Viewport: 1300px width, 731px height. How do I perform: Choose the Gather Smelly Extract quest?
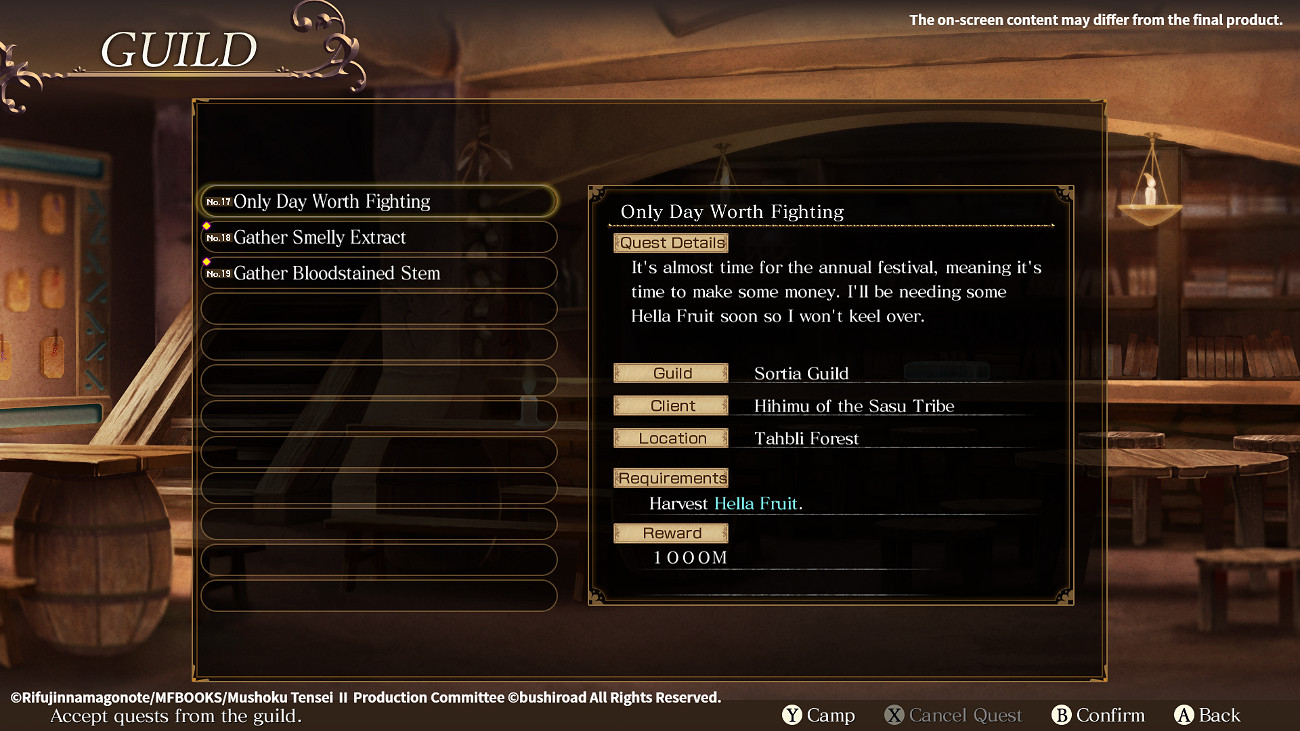click(378, 238)
